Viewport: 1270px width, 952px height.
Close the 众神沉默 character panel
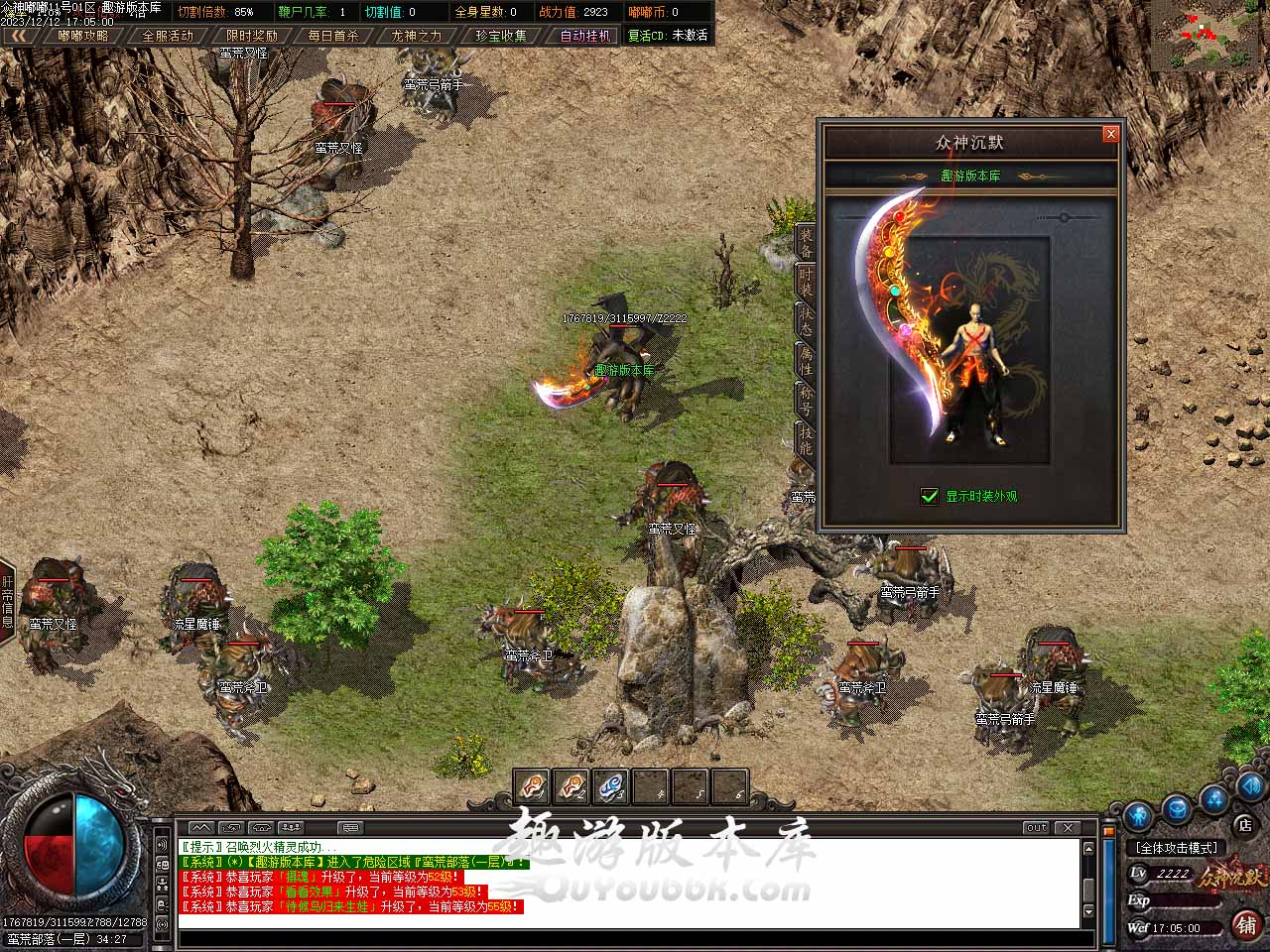(1110, 134)
